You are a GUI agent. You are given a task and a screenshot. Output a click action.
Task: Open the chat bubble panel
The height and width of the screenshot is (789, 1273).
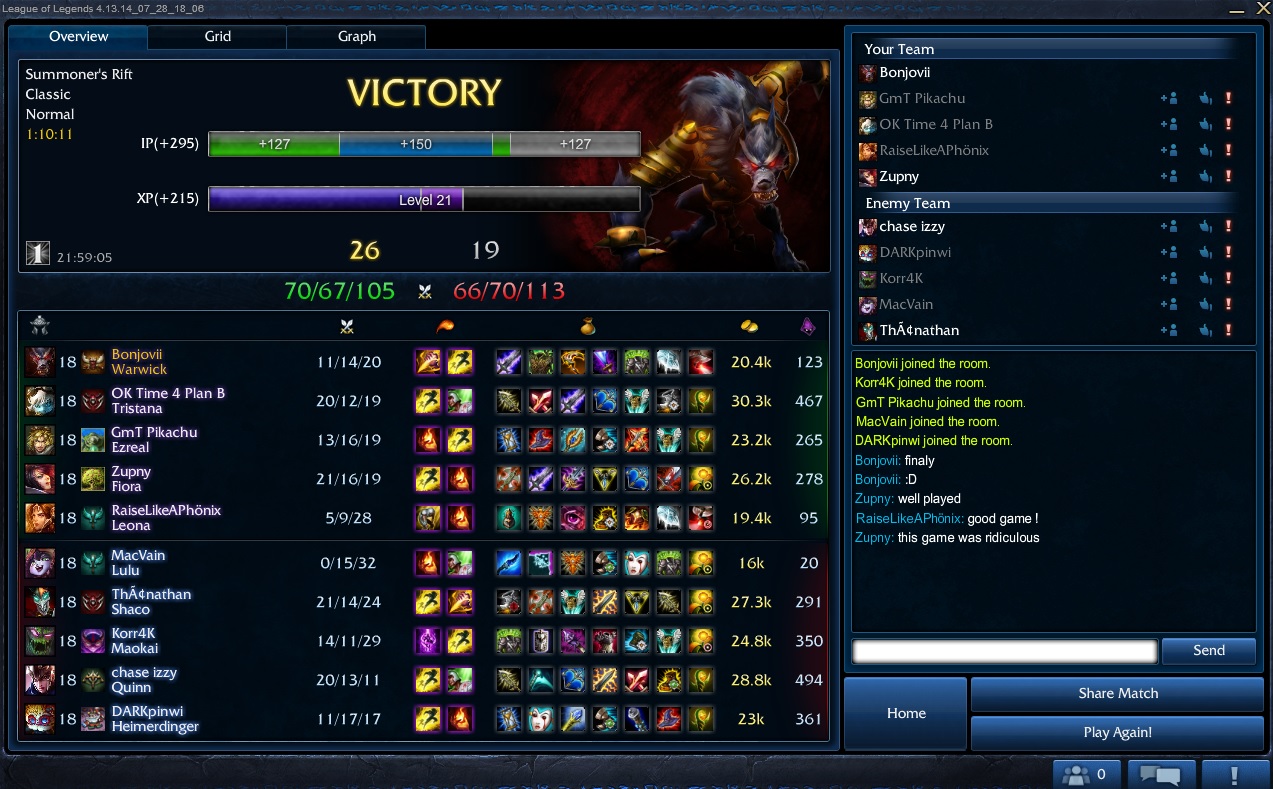[1161, 774]
